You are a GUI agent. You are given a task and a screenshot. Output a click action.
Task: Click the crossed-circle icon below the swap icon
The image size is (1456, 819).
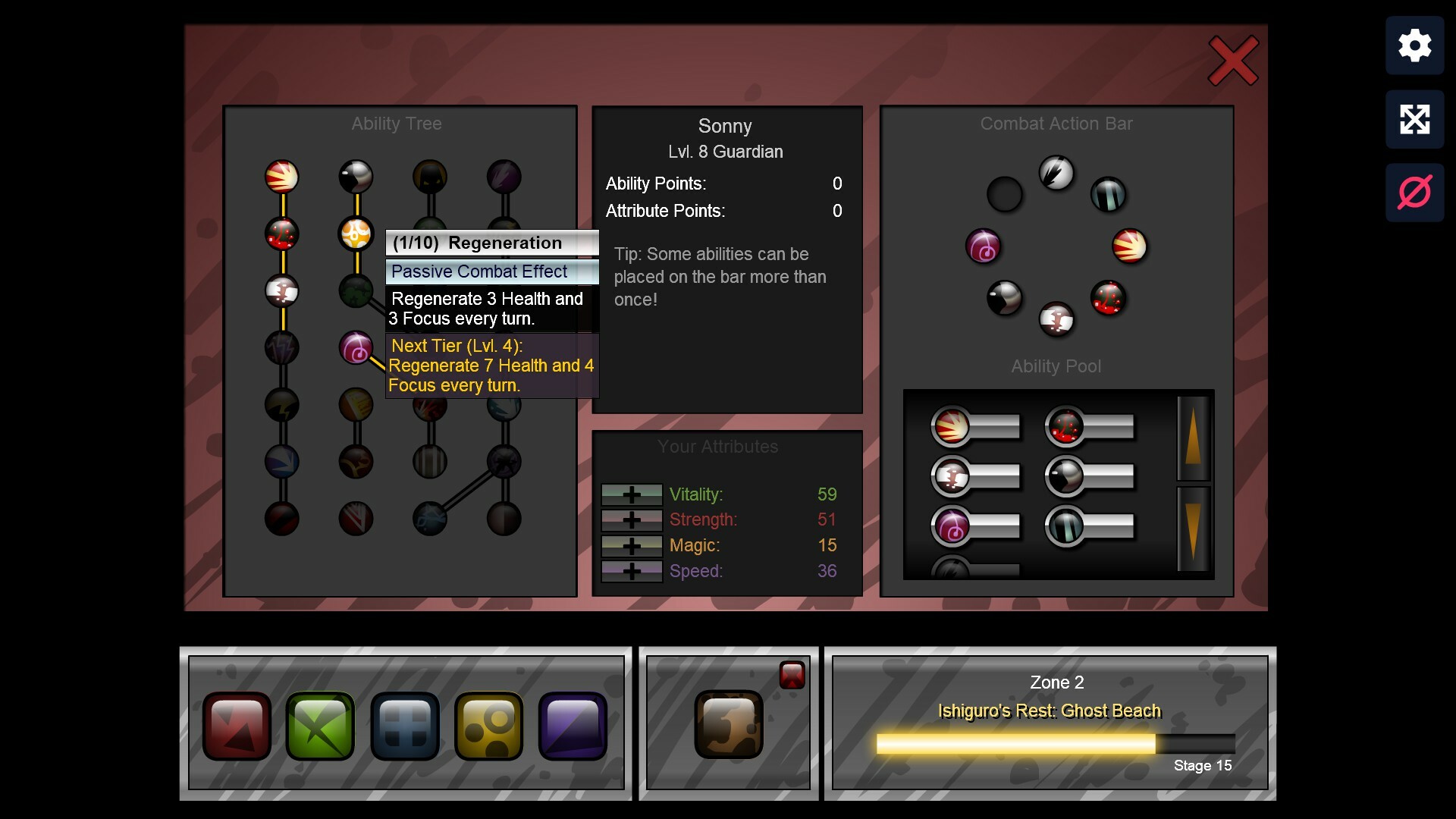tap(1414, 192)
